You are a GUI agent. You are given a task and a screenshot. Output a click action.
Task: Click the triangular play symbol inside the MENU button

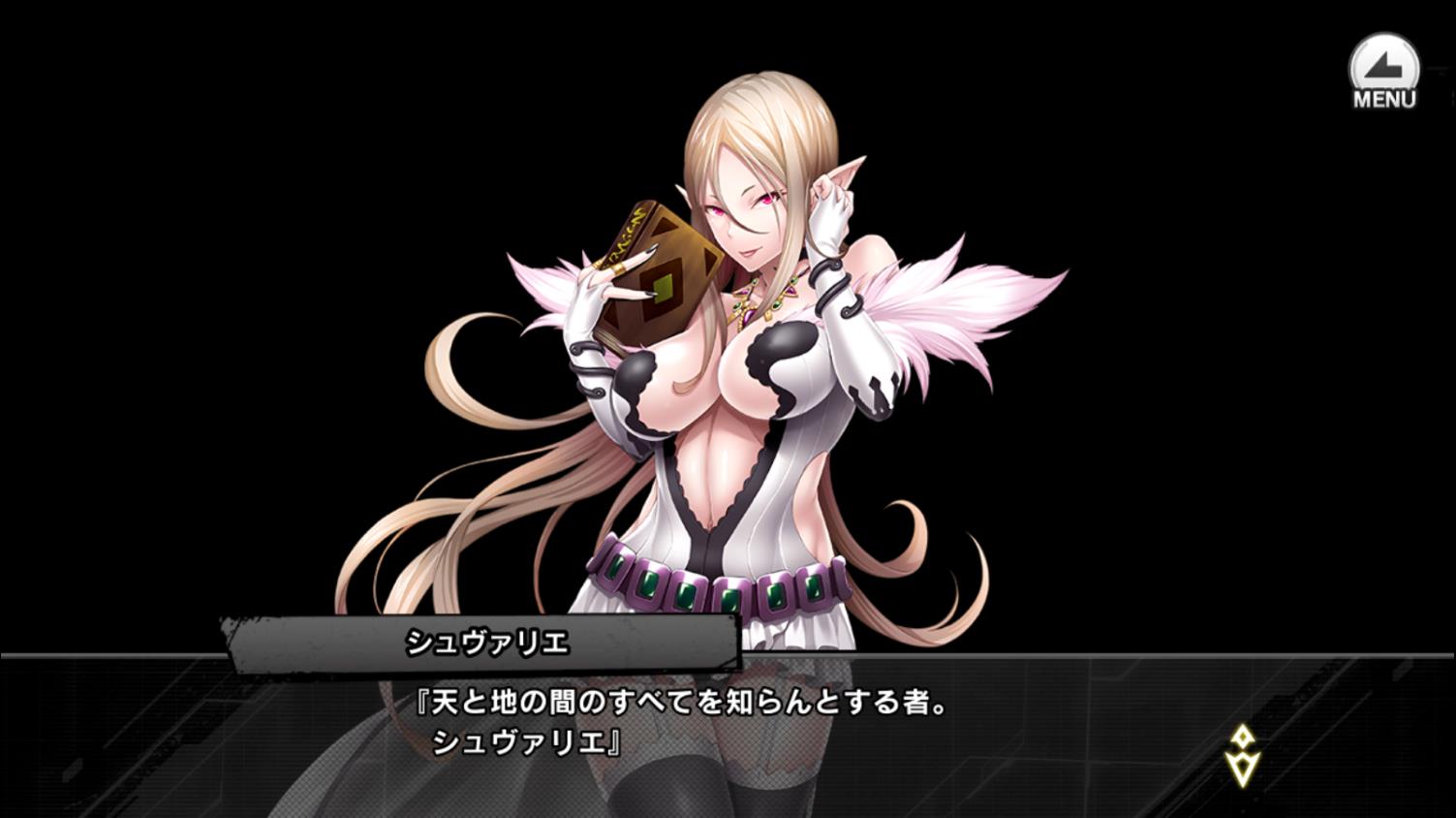[x=1383, y=66]
